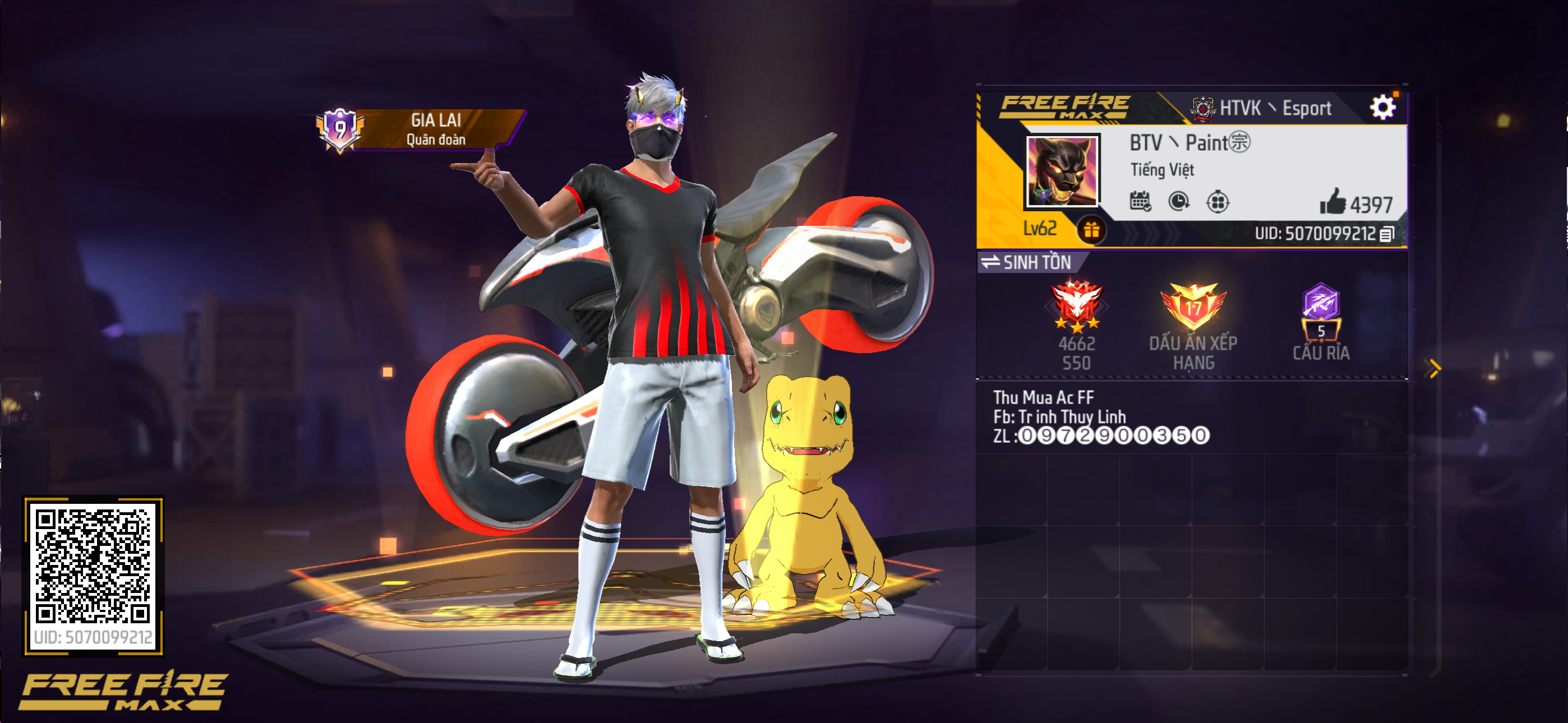Expand panel with yellow arrow
Image resolution: width=1568 pixels, height=723 pixels.
pos(1434,368)
